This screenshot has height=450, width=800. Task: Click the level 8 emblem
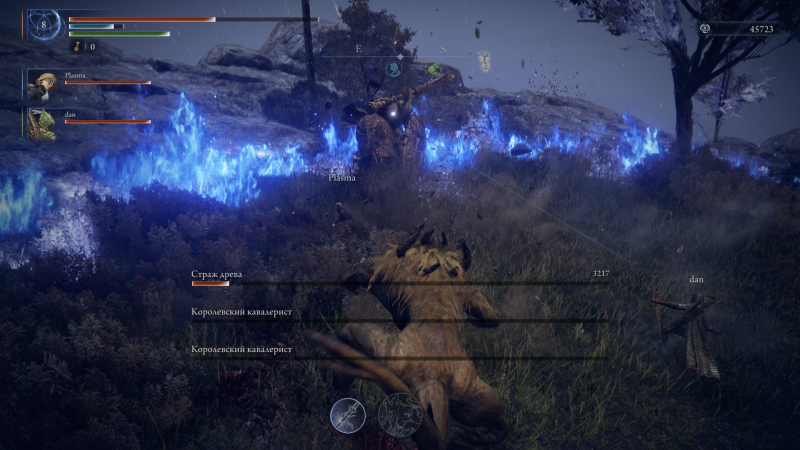tap(42, 23)
